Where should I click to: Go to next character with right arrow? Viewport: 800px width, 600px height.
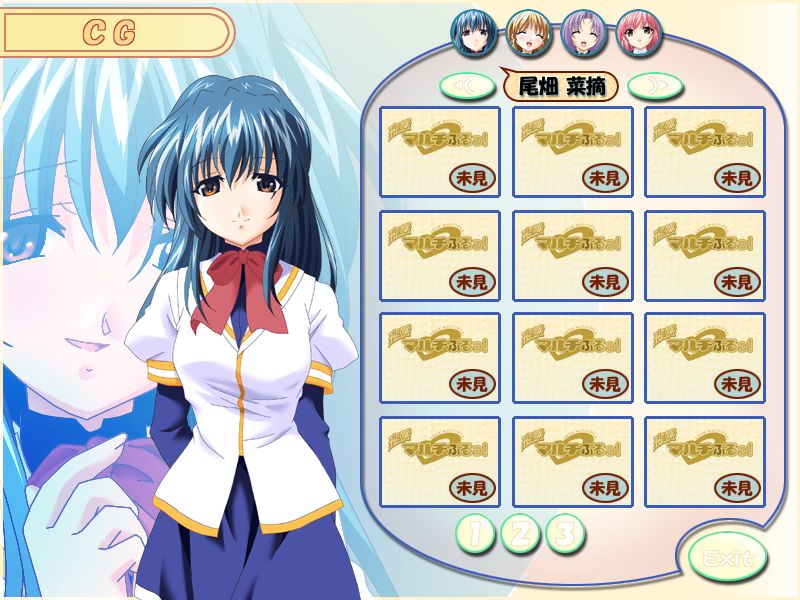pos(656,86)
